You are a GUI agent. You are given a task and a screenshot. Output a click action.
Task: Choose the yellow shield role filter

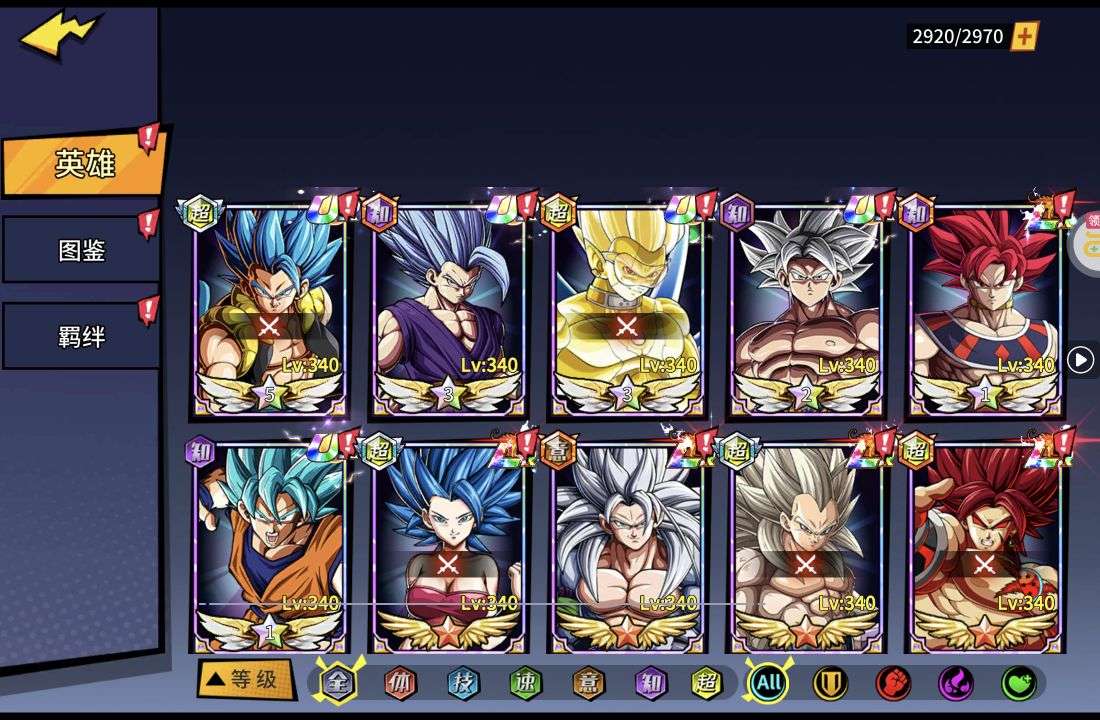(830, 683)
